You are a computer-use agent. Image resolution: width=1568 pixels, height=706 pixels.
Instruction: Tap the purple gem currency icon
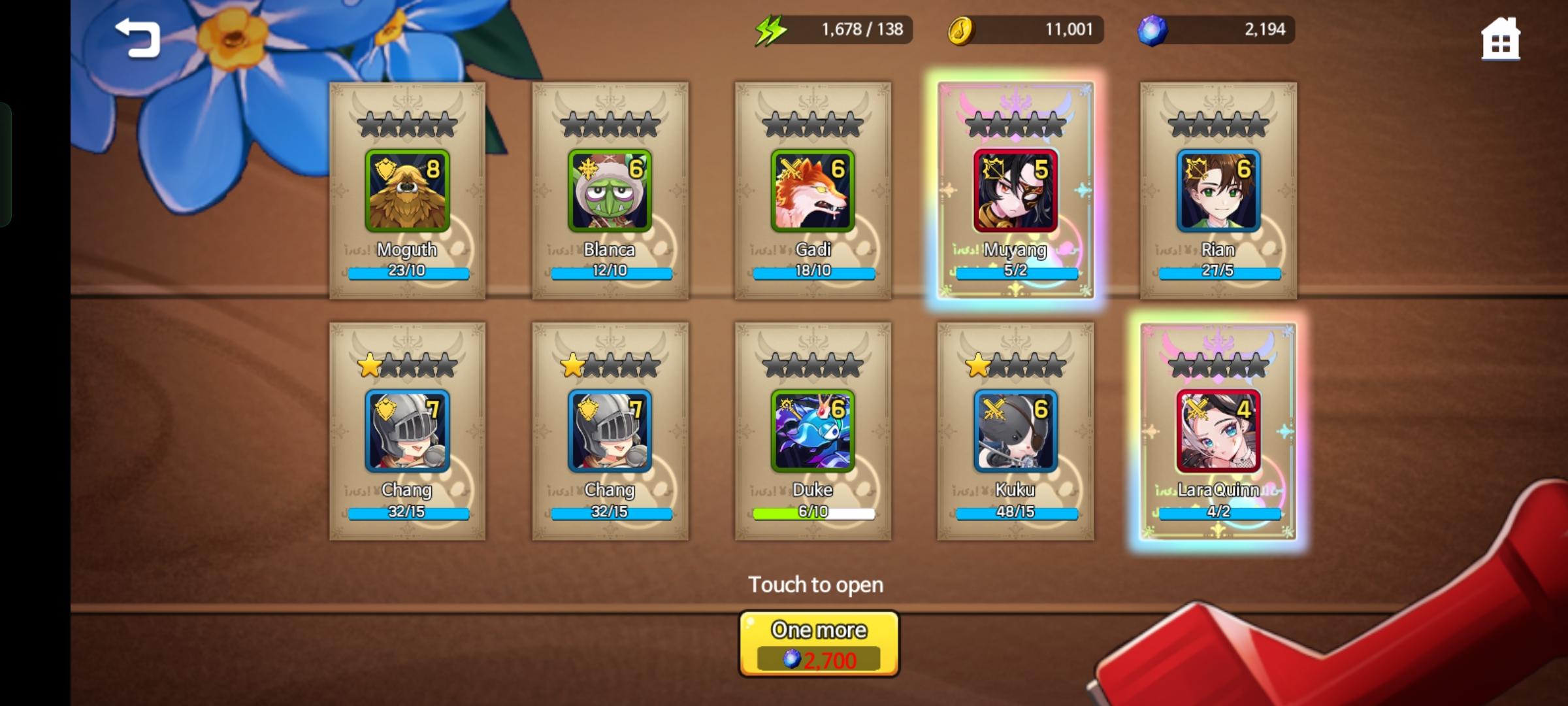click(1154, 29)
